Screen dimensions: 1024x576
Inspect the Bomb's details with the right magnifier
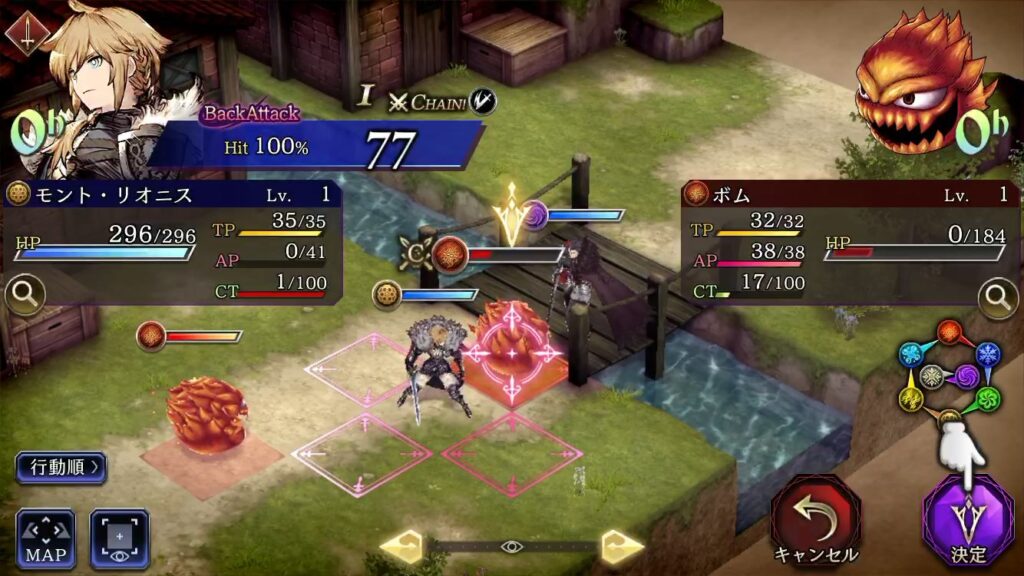tap(997, 297)
